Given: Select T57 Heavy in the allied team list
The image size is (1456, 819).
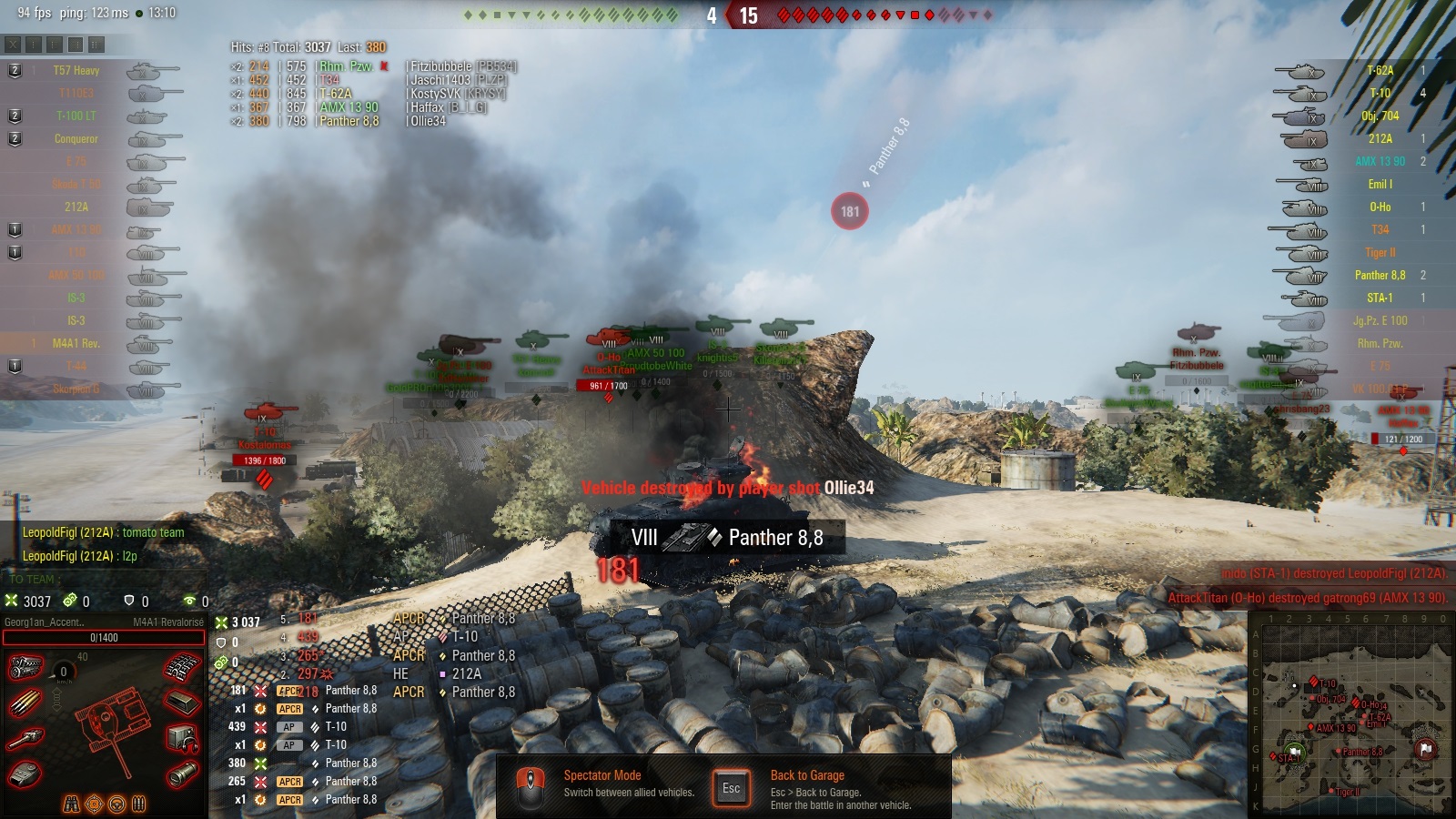Looking at the screenshot, I should click(x=76, y=71).
